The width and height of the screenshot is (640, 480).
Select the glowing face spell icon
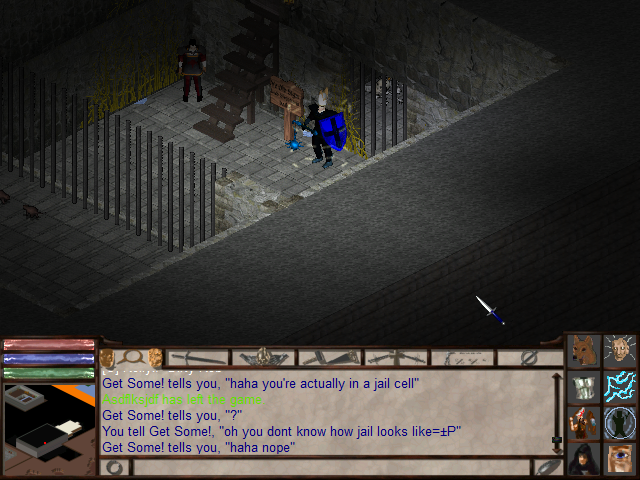click(x=620, y=351)
